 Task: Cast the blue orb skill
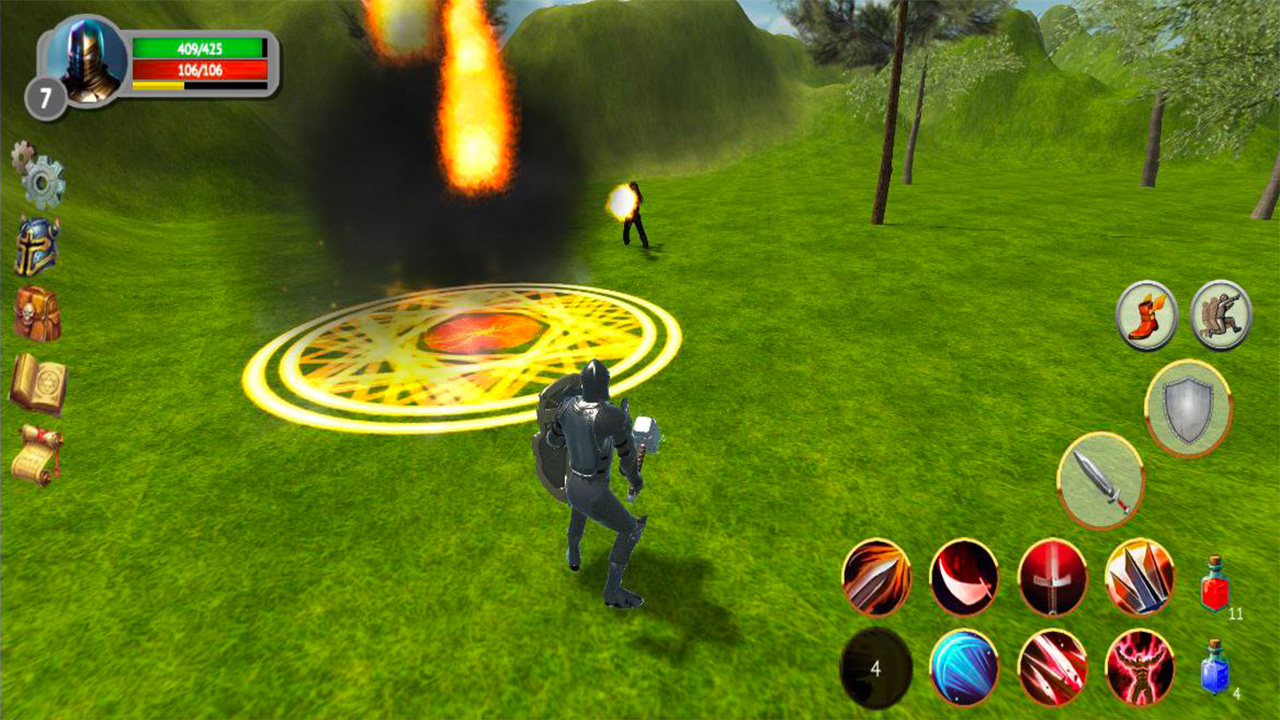tap(962, 666)
